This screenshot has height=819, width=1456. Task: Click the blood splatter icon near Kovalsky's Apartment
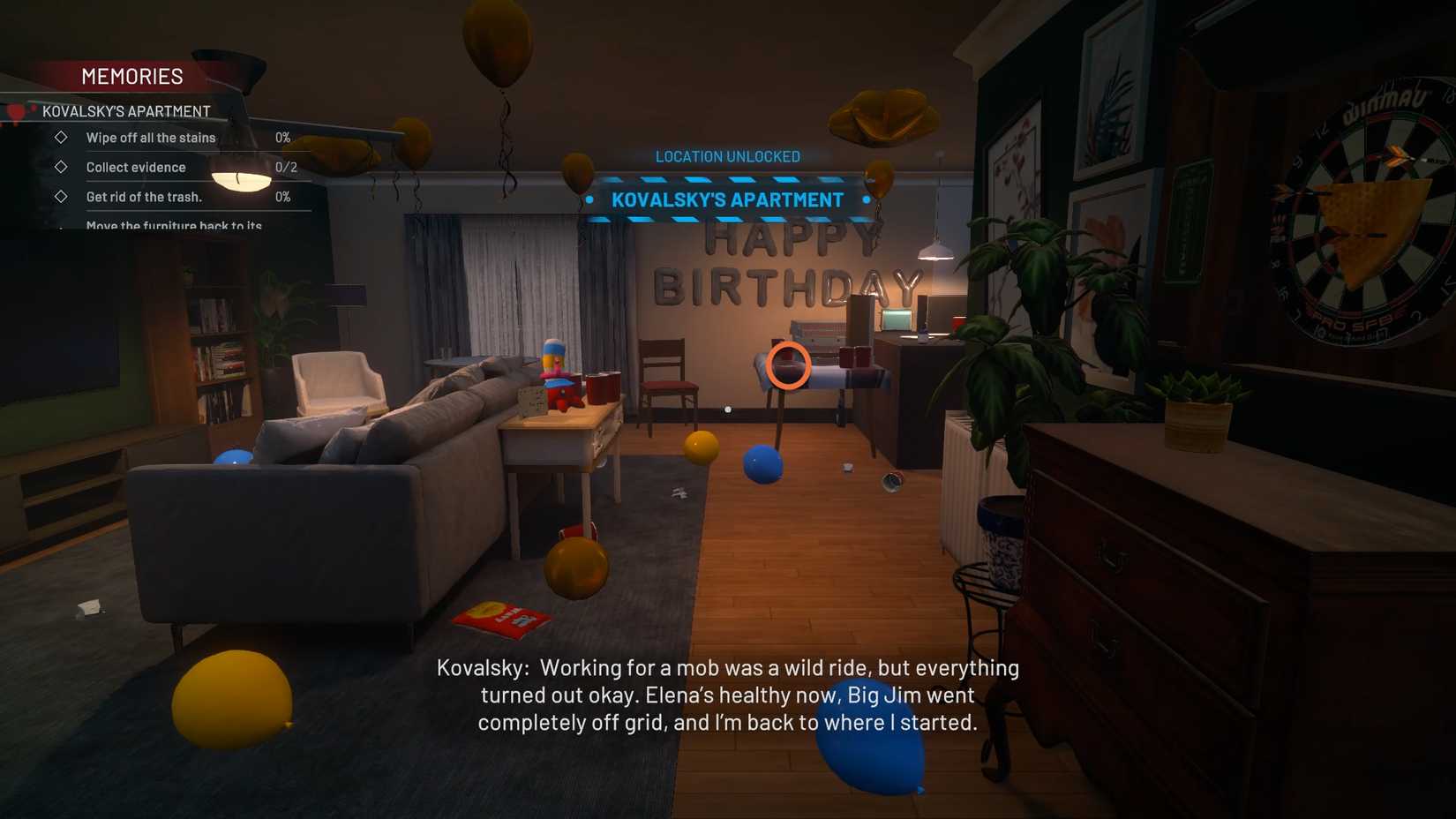tap(15, 110)
